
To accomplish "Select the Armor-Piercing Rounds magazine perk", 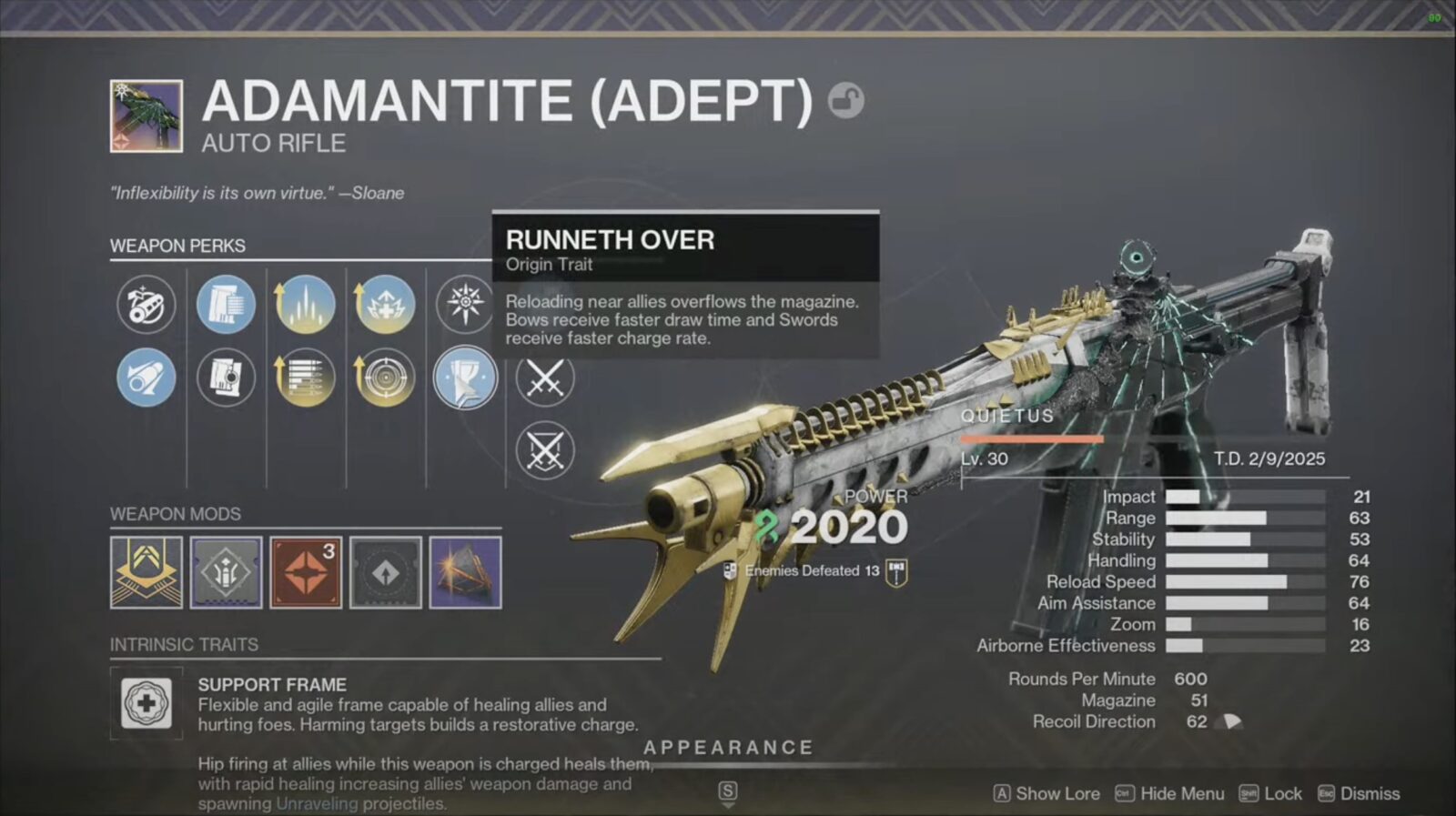I will (x=226, y=380).
